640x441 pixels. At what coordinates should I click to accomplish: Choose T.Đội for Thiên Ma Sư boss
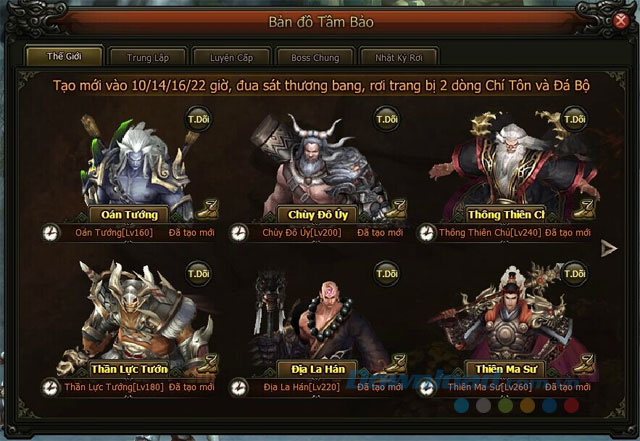tap(574, 272)
